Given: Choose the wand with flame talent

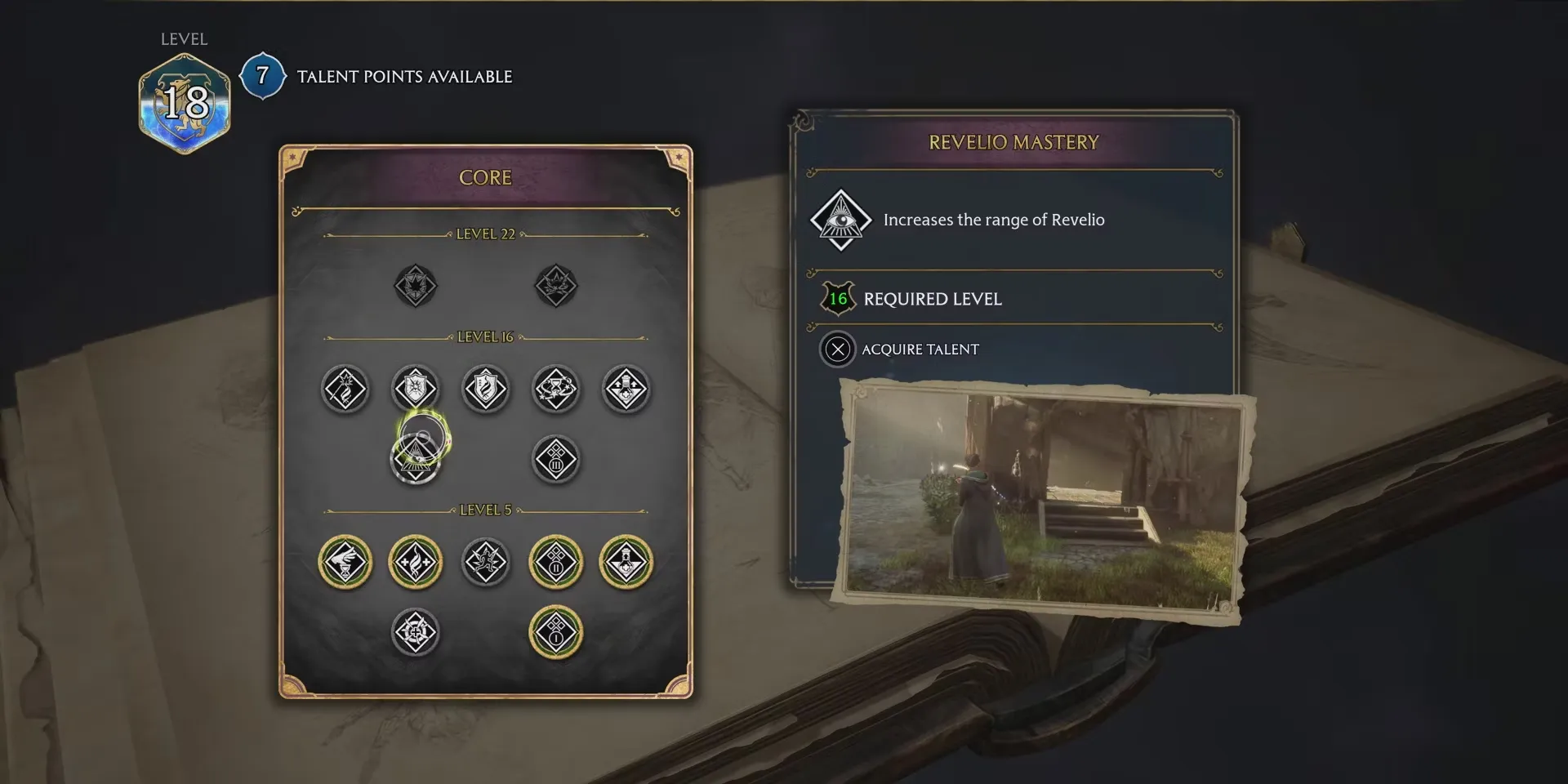Looking at the screenshot, I should pyautogui.click(x=345, y=389).
